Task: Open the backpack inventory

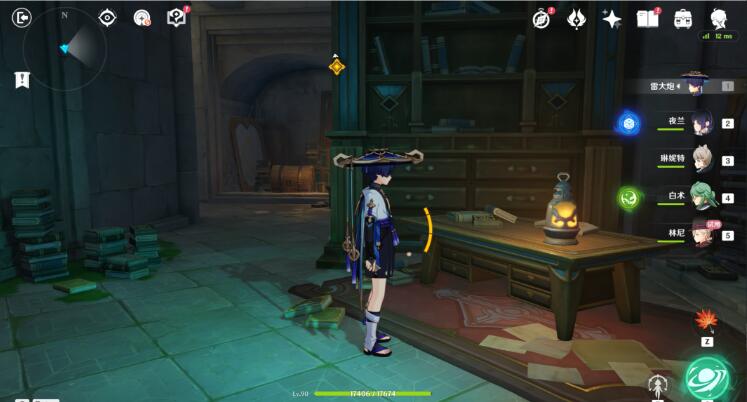Action: point(683,19)
